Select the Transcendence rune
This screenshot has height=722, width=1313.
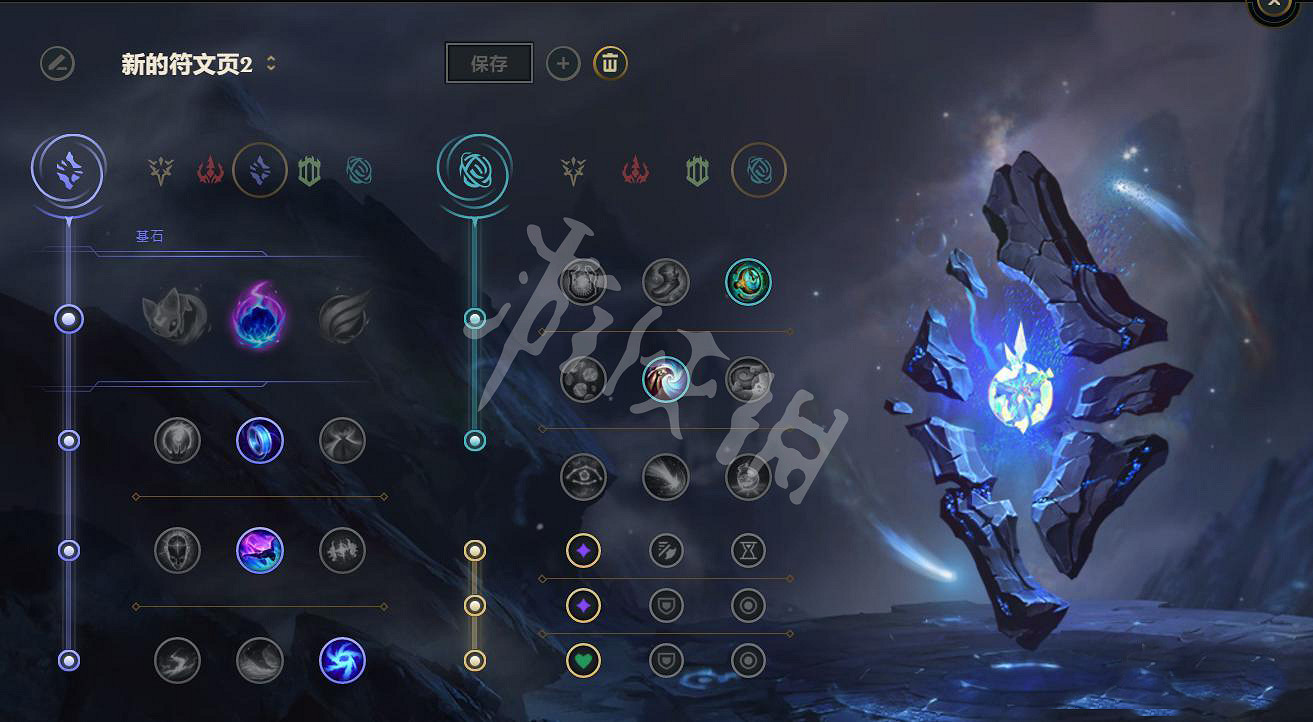point(177,549)
